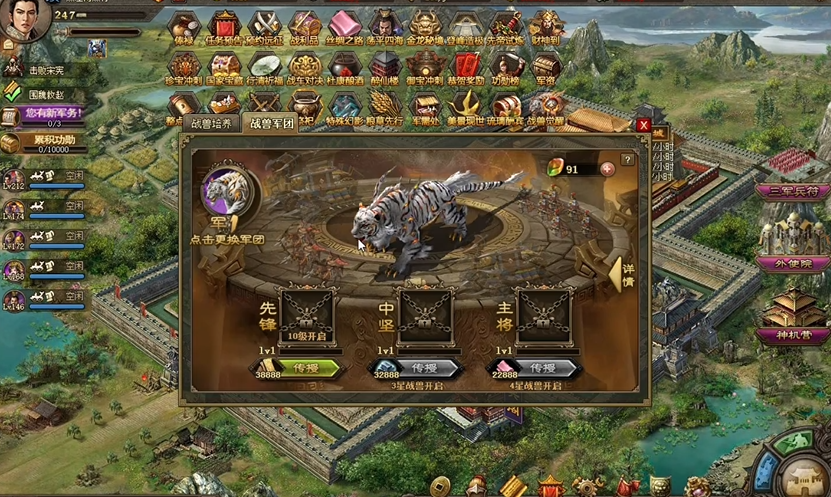Open the 击败宋宪 quest tracker

[45, 69]
